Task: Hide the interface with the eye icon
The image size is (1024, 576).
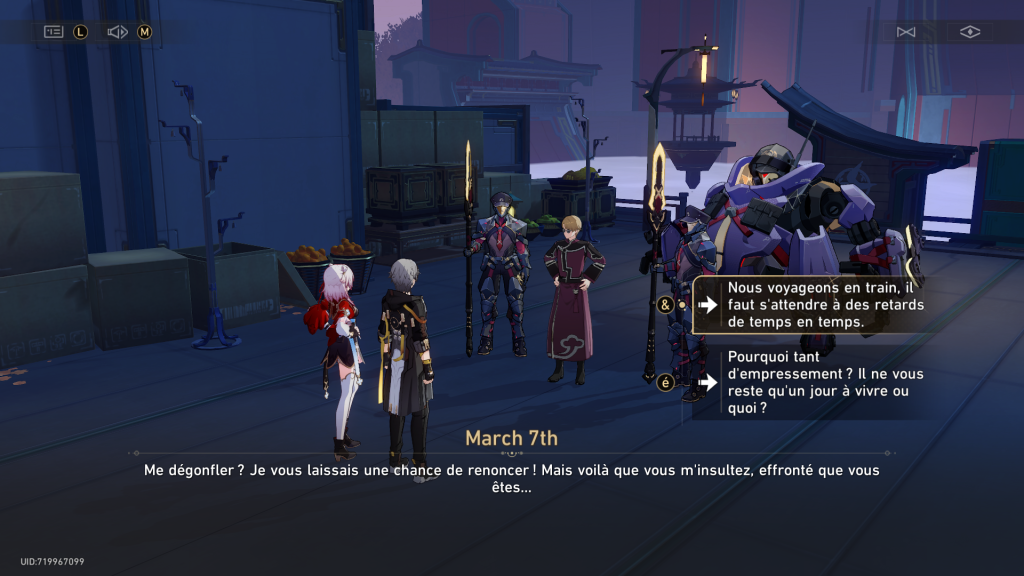Action: click(x=969, y=32)
